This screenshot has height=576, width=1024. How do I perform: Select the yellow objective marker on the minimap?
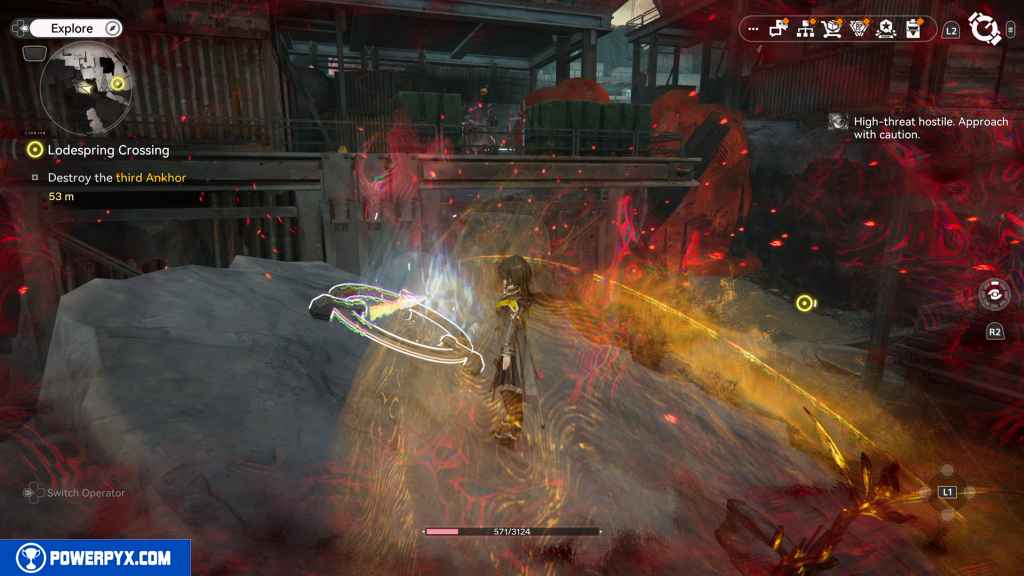click(118, 83)
